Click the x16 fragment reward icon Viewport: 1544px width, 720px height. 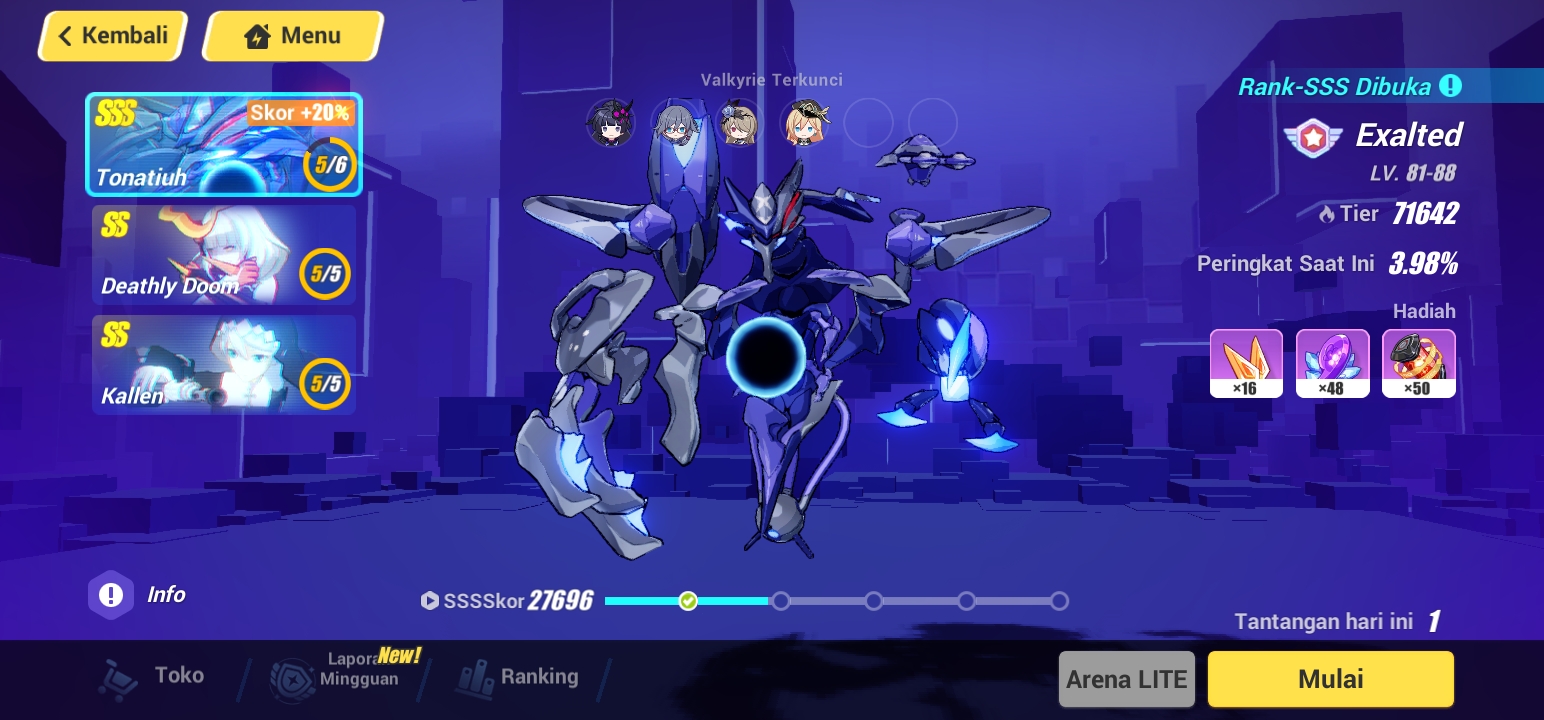pyautogui.click(x=1246, y=362)
